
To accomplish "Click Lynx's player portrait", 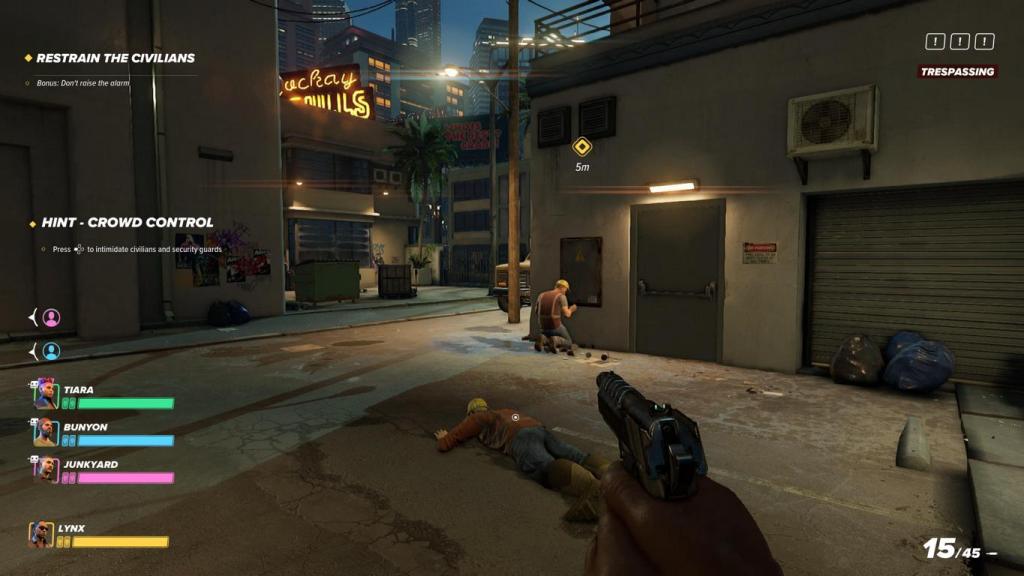I will [41, 534].
